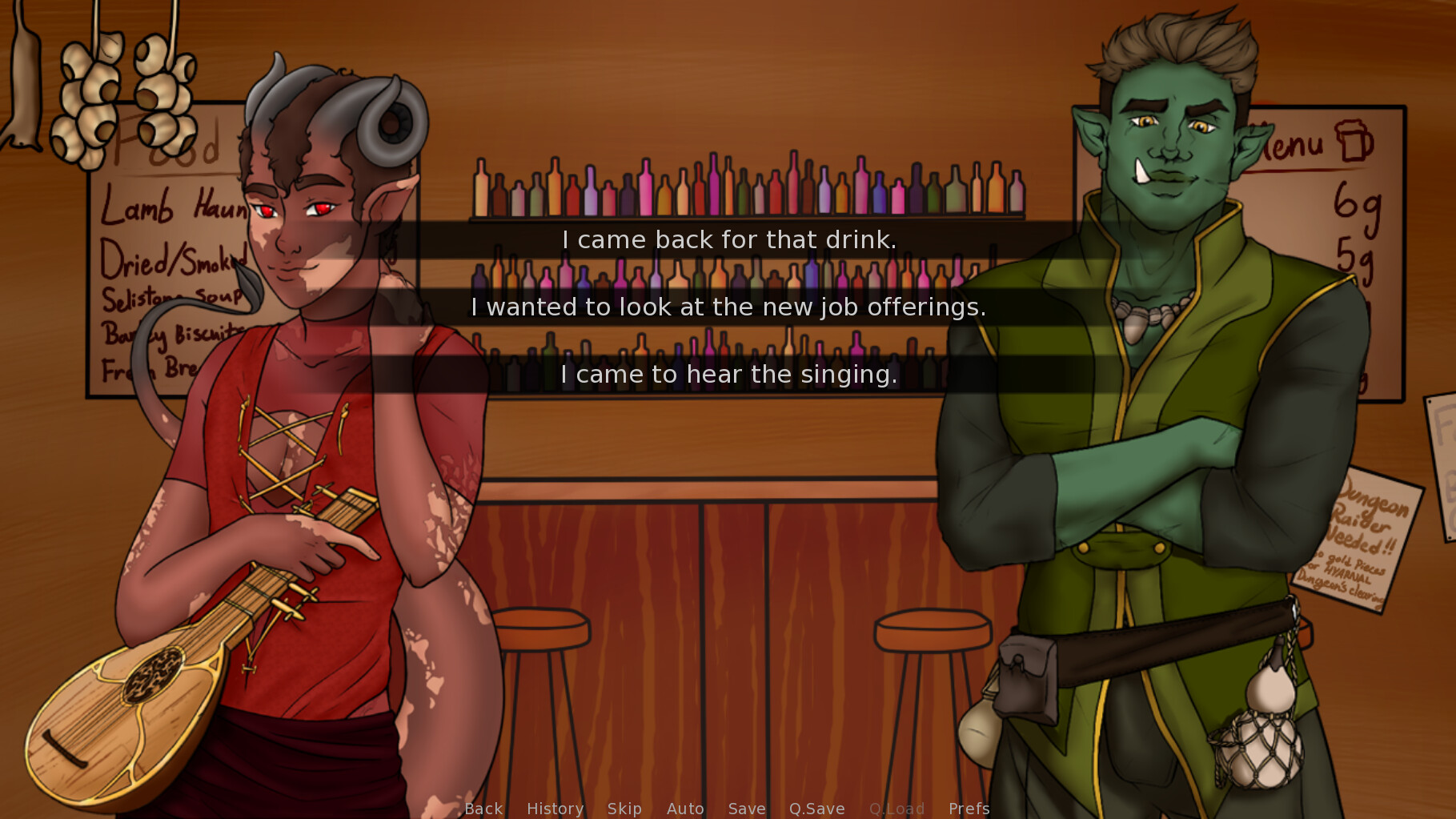The width and height of the screenshot is (1456, 819).
Task: Open the Prefs settings screen
Action: coord(969,809)
